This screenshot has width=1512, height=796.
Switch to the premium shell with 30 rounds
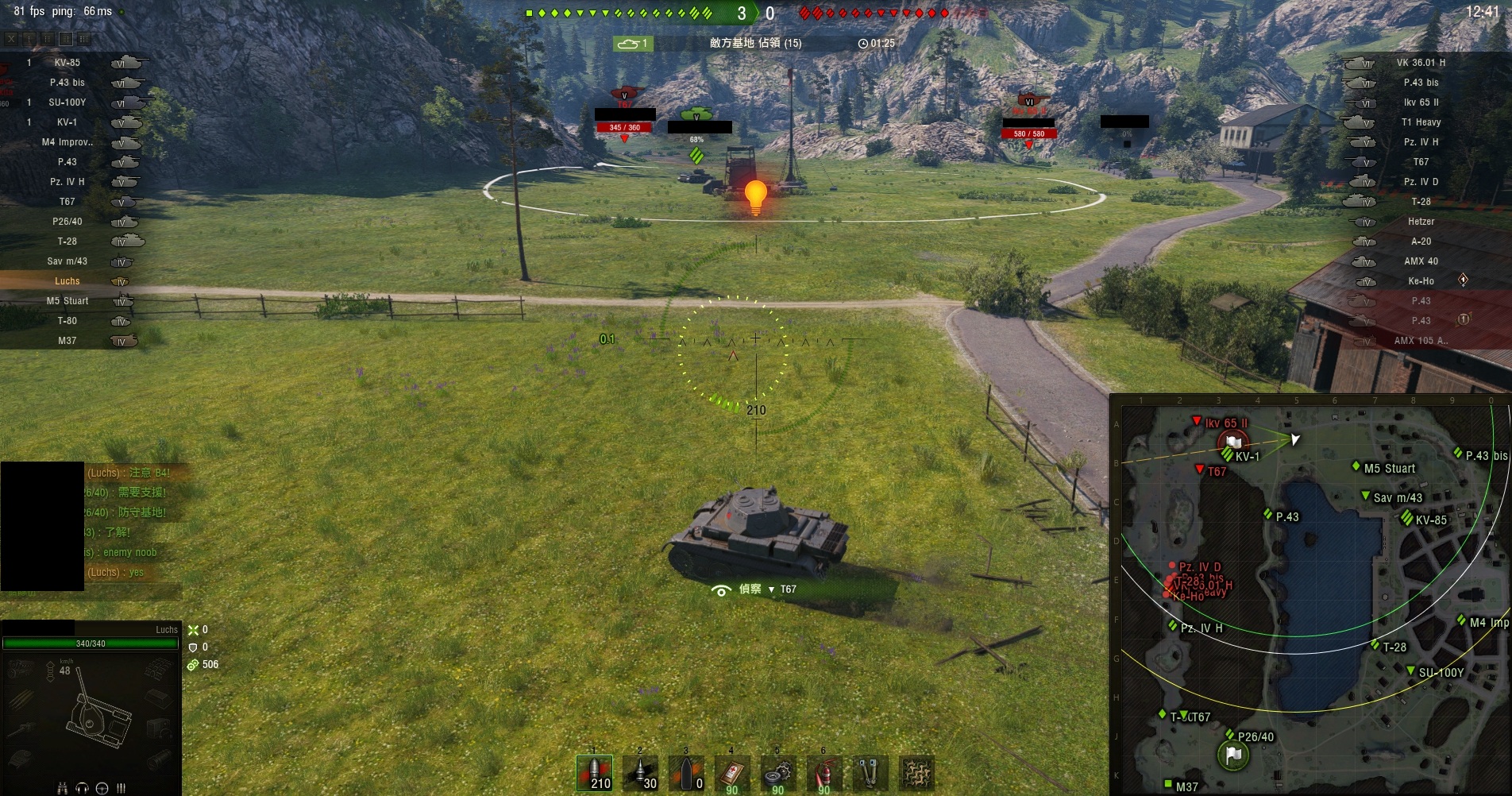640,773
